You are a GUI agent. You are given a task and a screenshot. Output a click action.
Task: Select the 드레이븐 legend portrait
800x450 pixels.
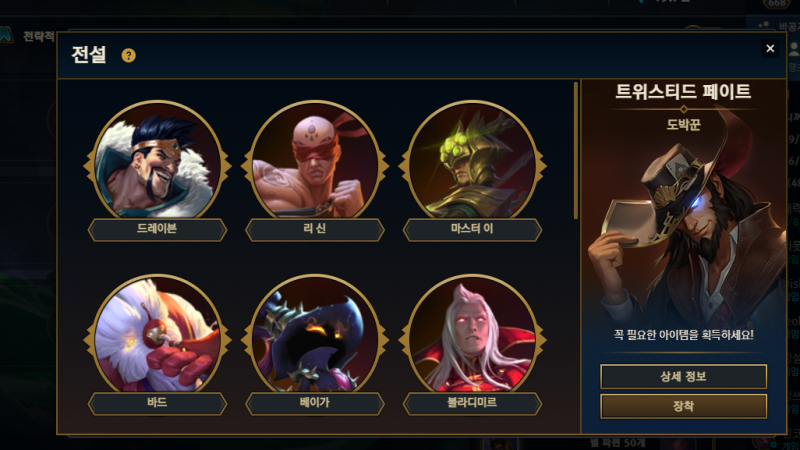tap(157, 162)
